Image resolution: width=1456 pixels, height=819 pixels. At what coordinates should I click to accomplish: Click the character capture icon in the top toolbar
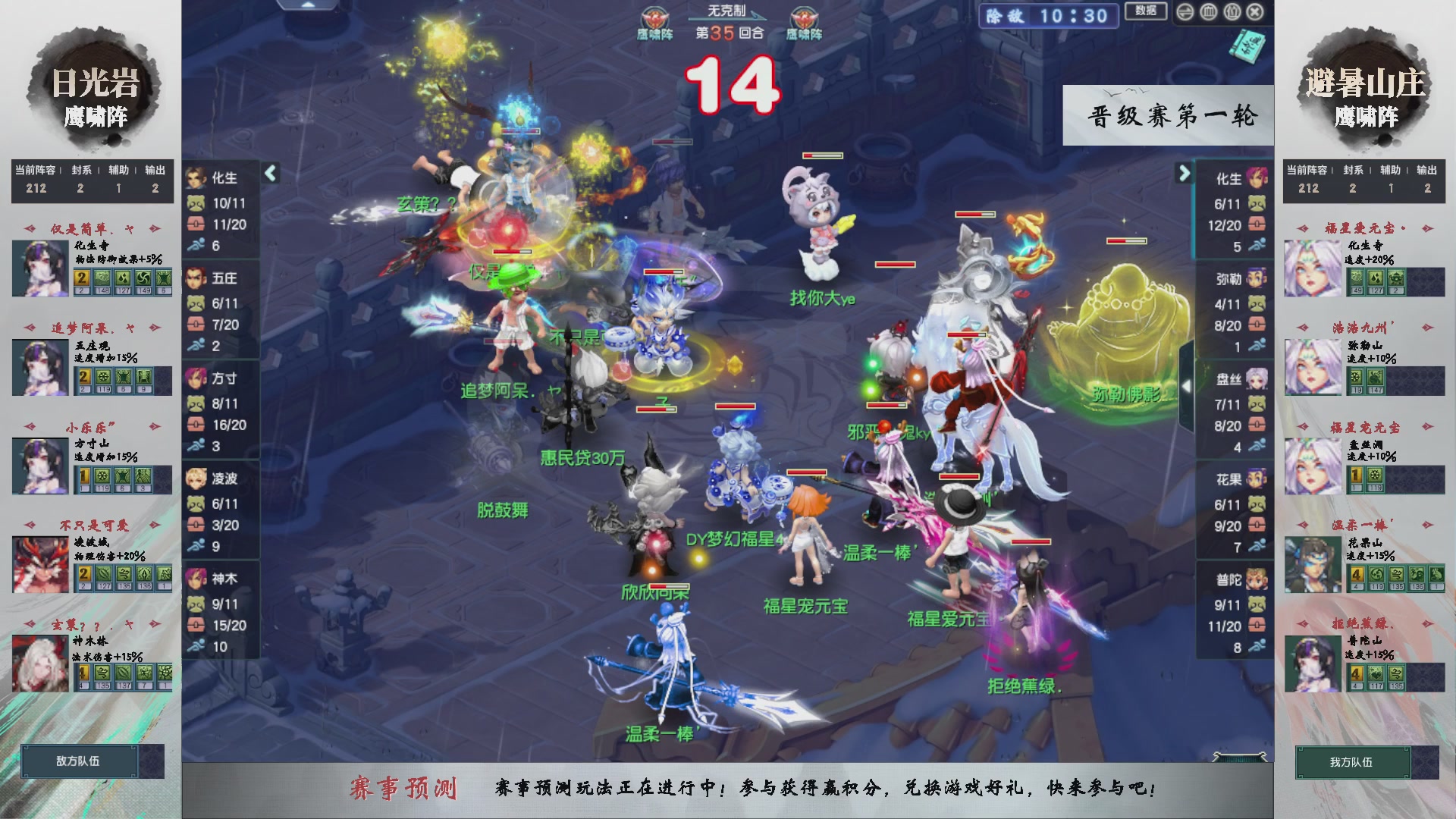point(1232,11)
